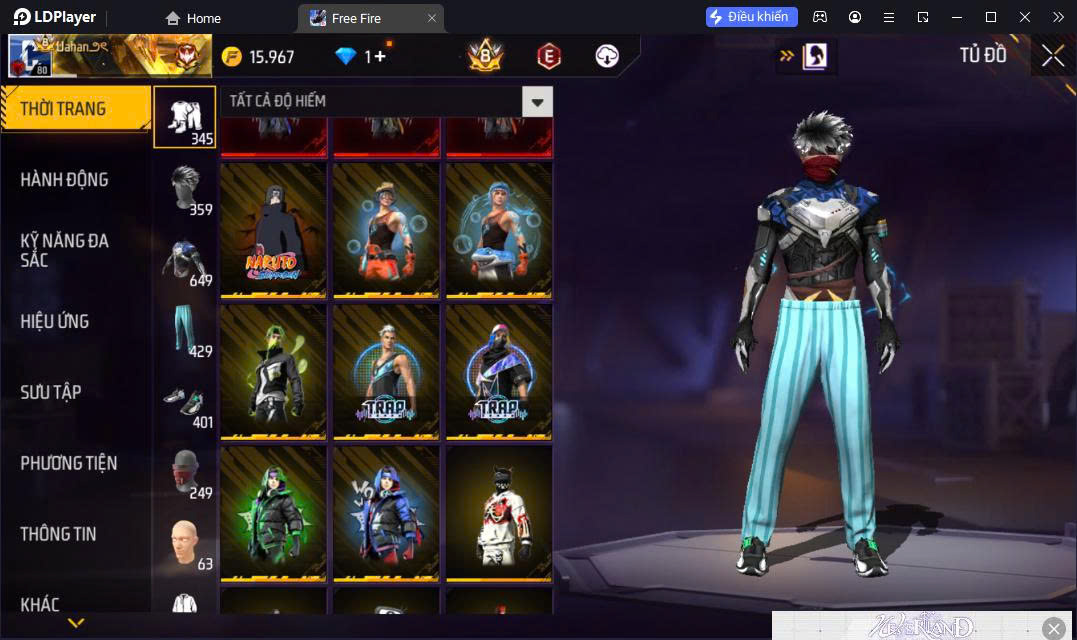Pick the white outfit with black cat mask
Screen dimensions: 1077x640
click(x=498, y=514)
